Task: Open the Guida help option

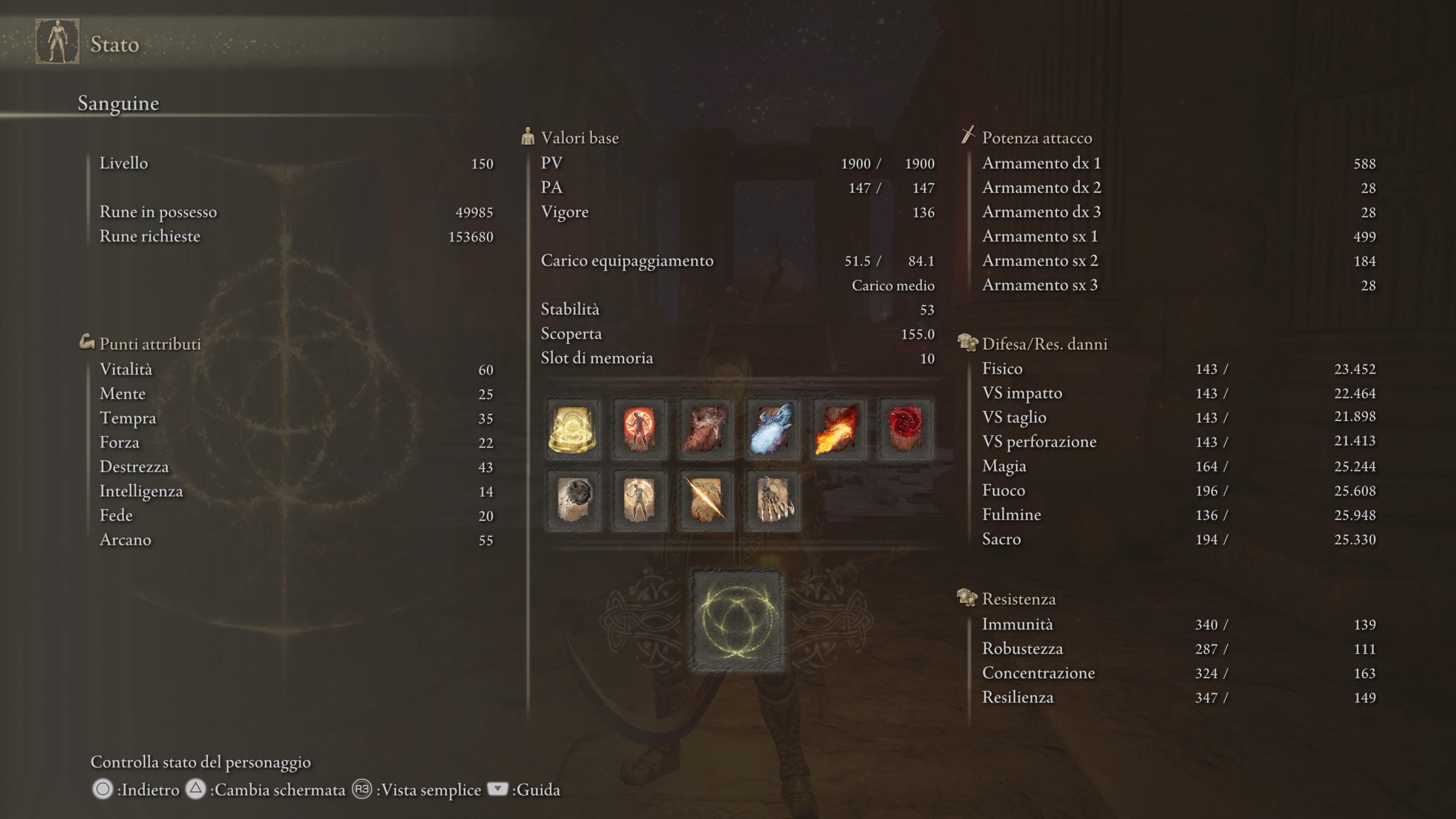Action: pos(535,789)
